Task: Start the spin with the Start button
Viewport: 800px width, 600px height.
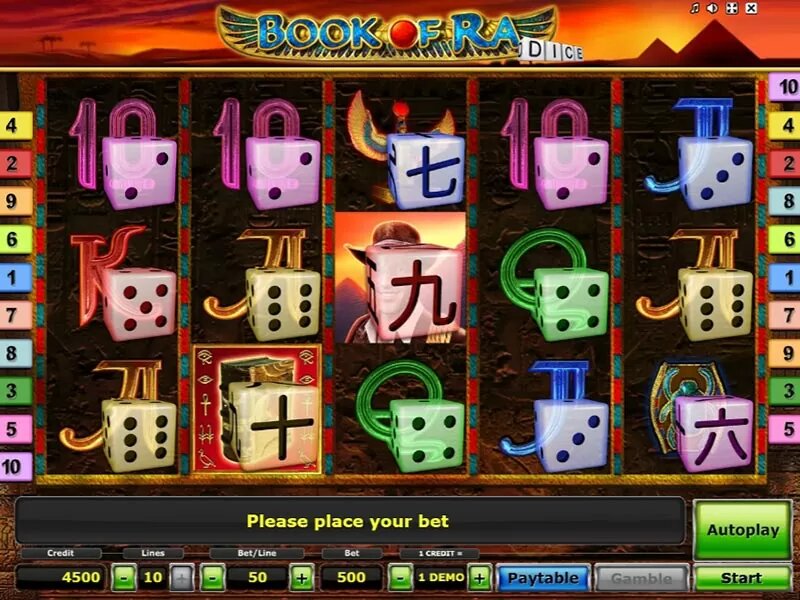Action: coord(742,578)
